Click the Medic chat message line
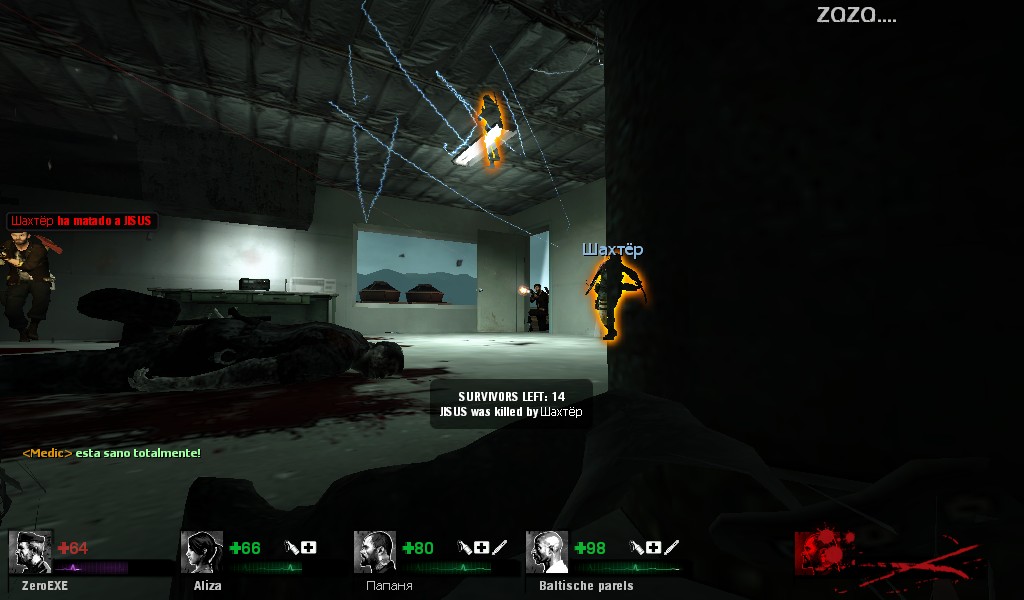Screen dimensions: 1024x600 (x=111, y=453)
